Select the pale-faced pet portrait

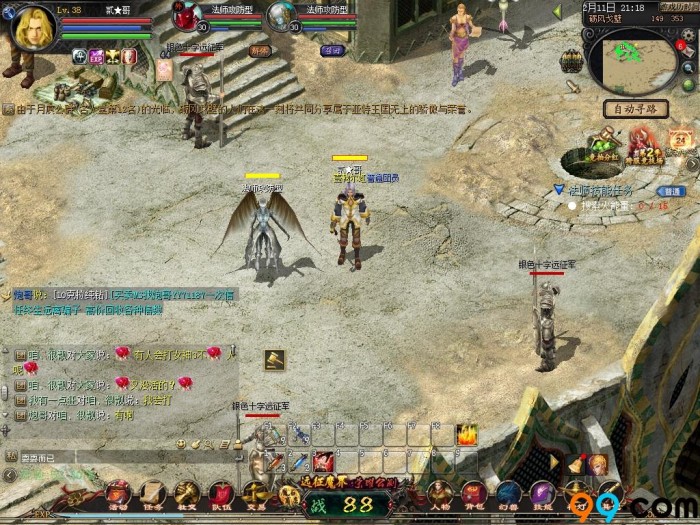click(283, 16)
